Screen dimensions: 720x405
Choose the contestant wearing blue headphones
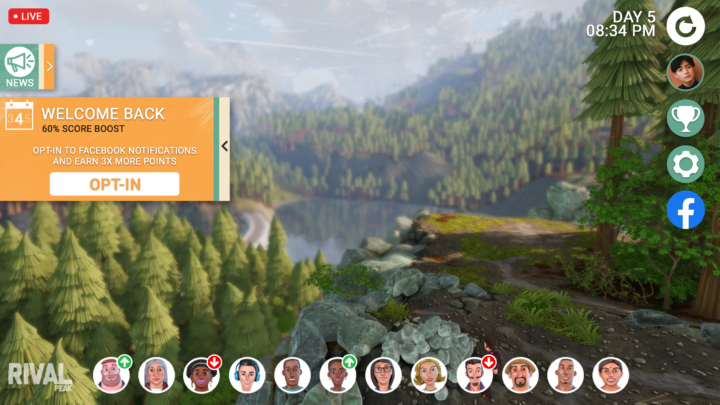[247, 375]
